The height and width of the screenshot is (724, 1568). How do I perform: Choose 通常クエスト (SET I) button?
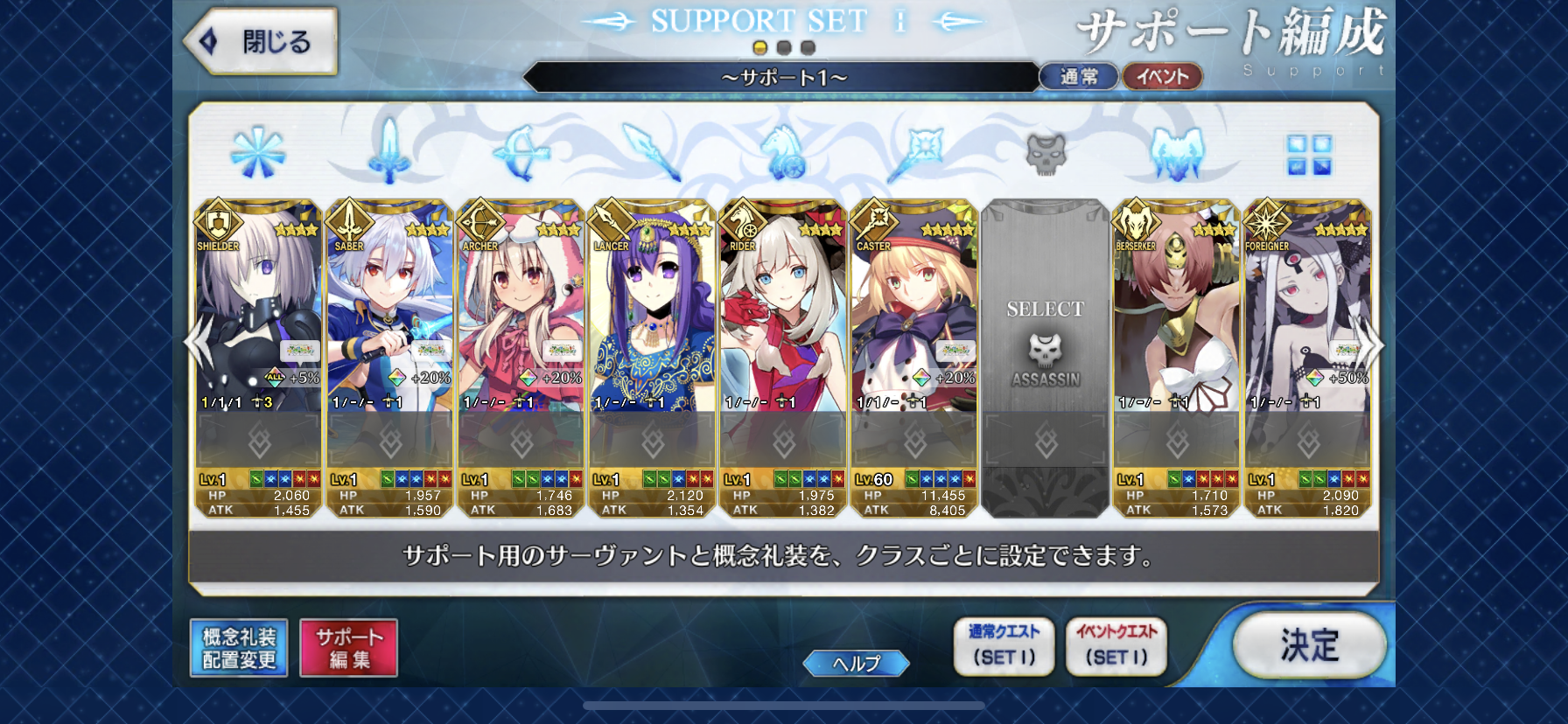(x=1004, y=646)
